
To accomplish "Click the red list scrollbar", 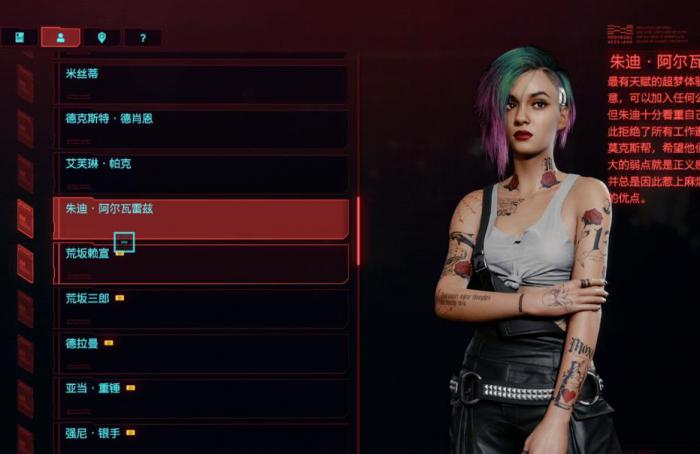I will click(358, 230).
